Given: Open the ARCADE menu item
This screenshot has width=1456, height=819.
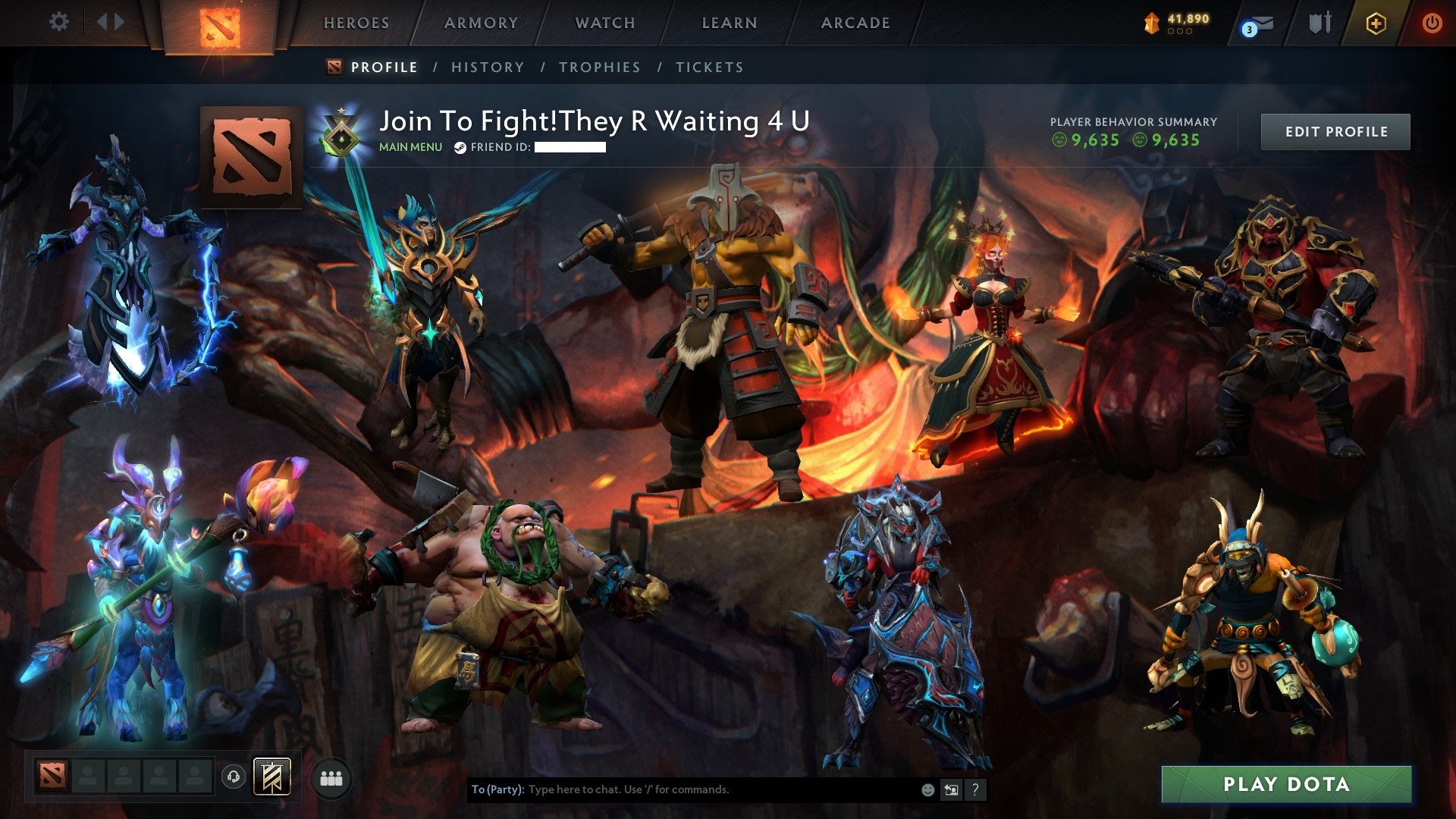Looking at the screenshot, I should pyautogui.click(x=855, y=23).
